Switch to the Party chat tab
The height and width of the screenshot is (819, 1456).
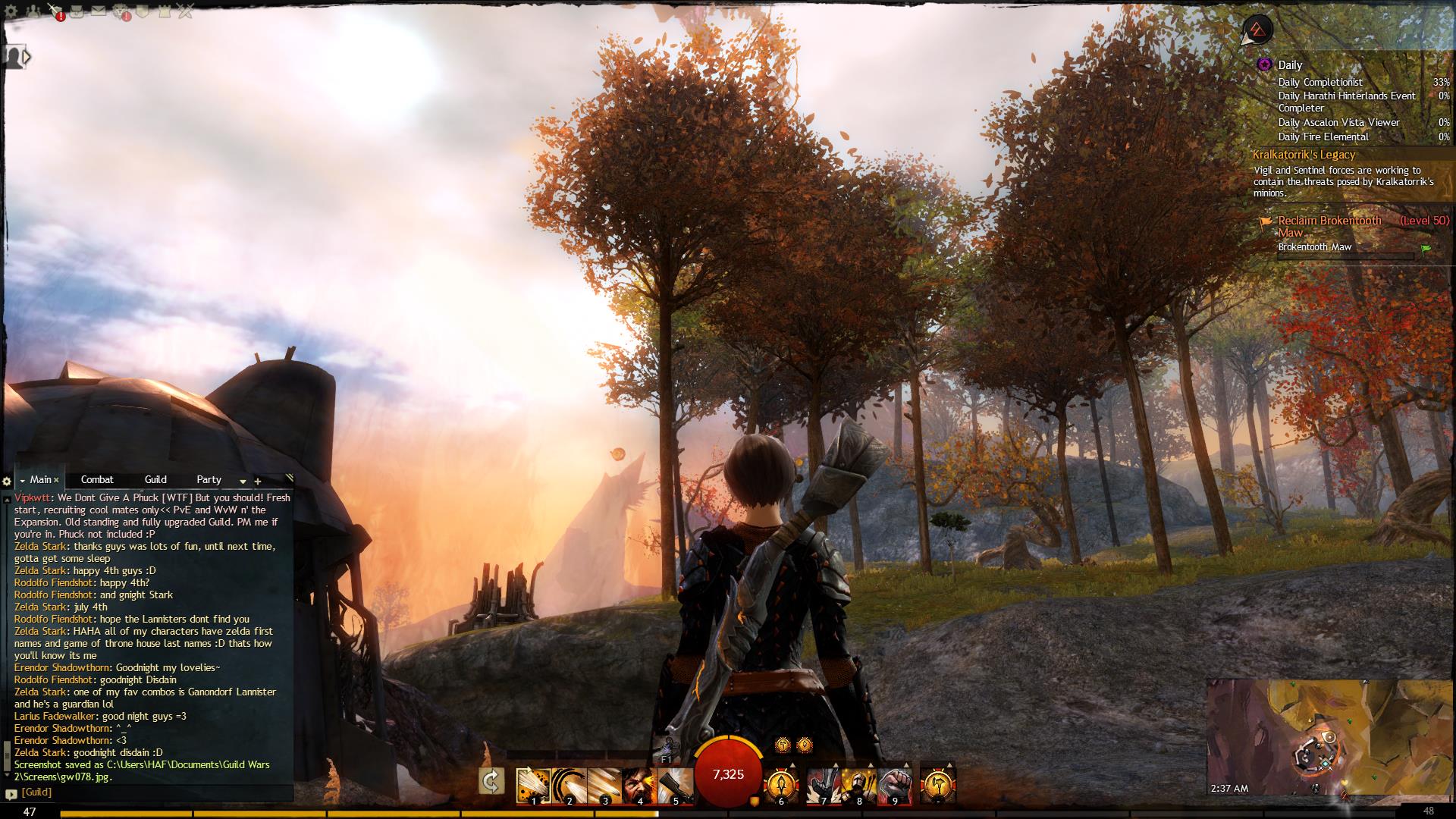(209, 479)
